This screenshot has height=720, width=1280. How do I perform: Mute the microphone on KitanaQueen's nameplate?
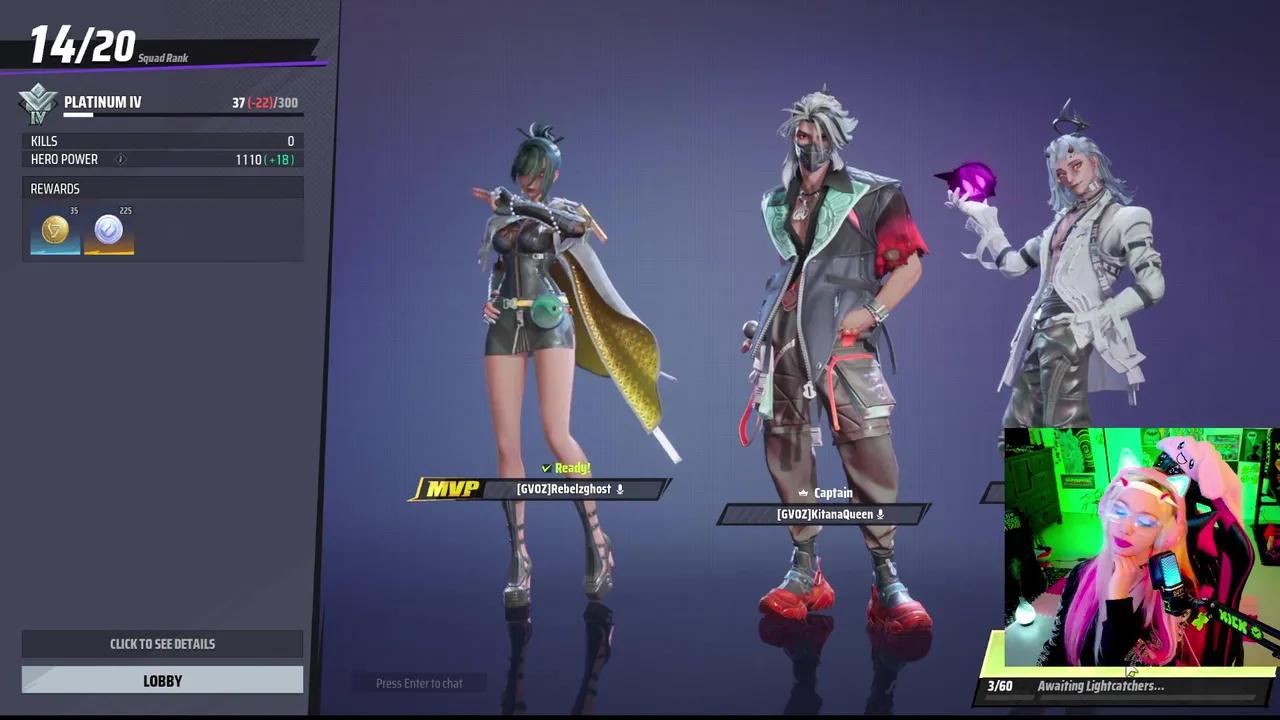(x=879, y=514)
